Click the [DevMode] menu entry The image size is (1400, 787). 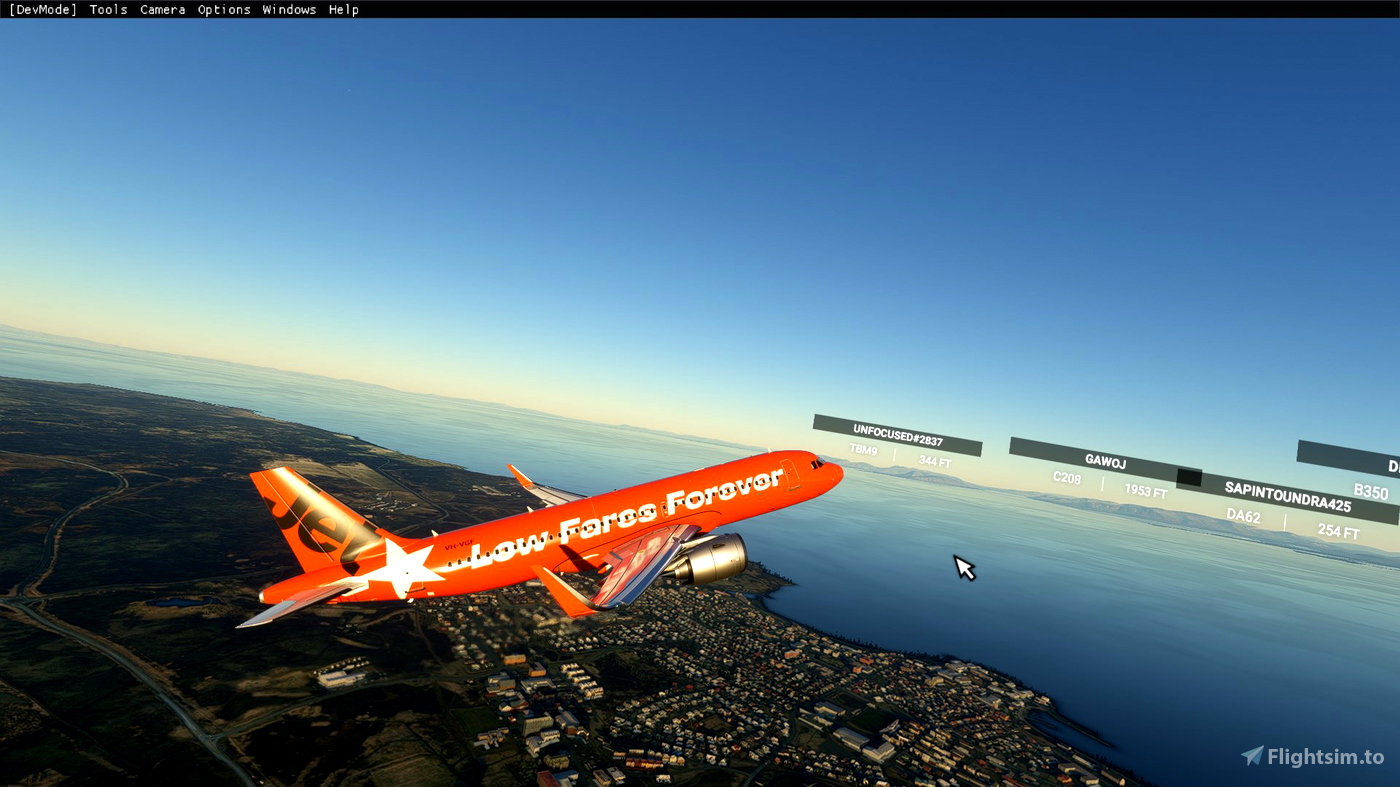pyautogui.click(x=41, y=9)
